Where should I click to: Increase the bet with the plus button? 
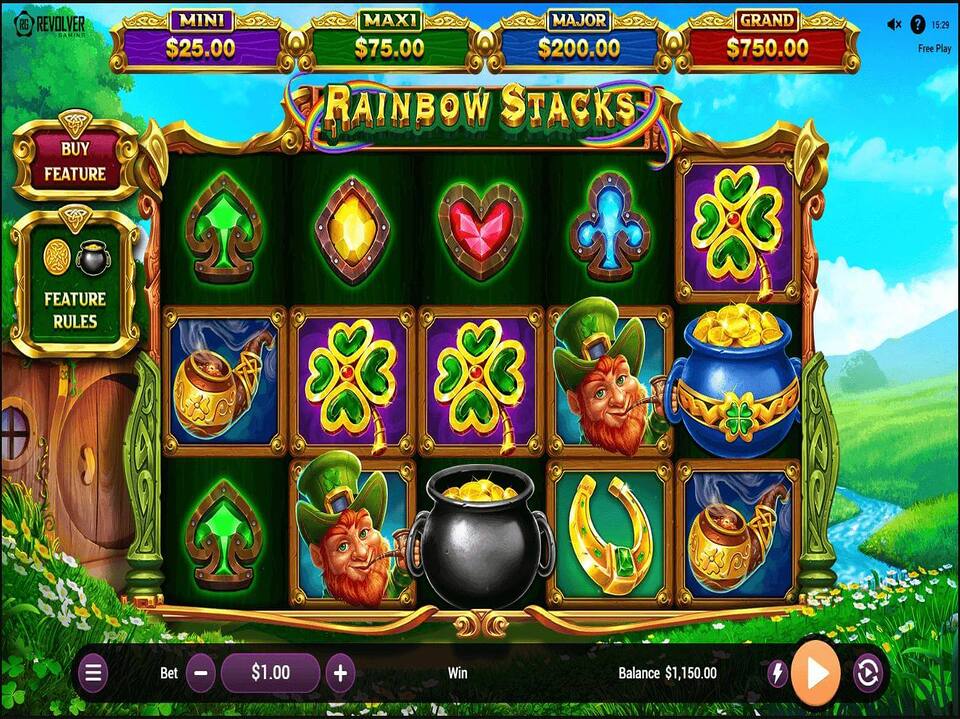pyautogui.click(x=340, y=673)
